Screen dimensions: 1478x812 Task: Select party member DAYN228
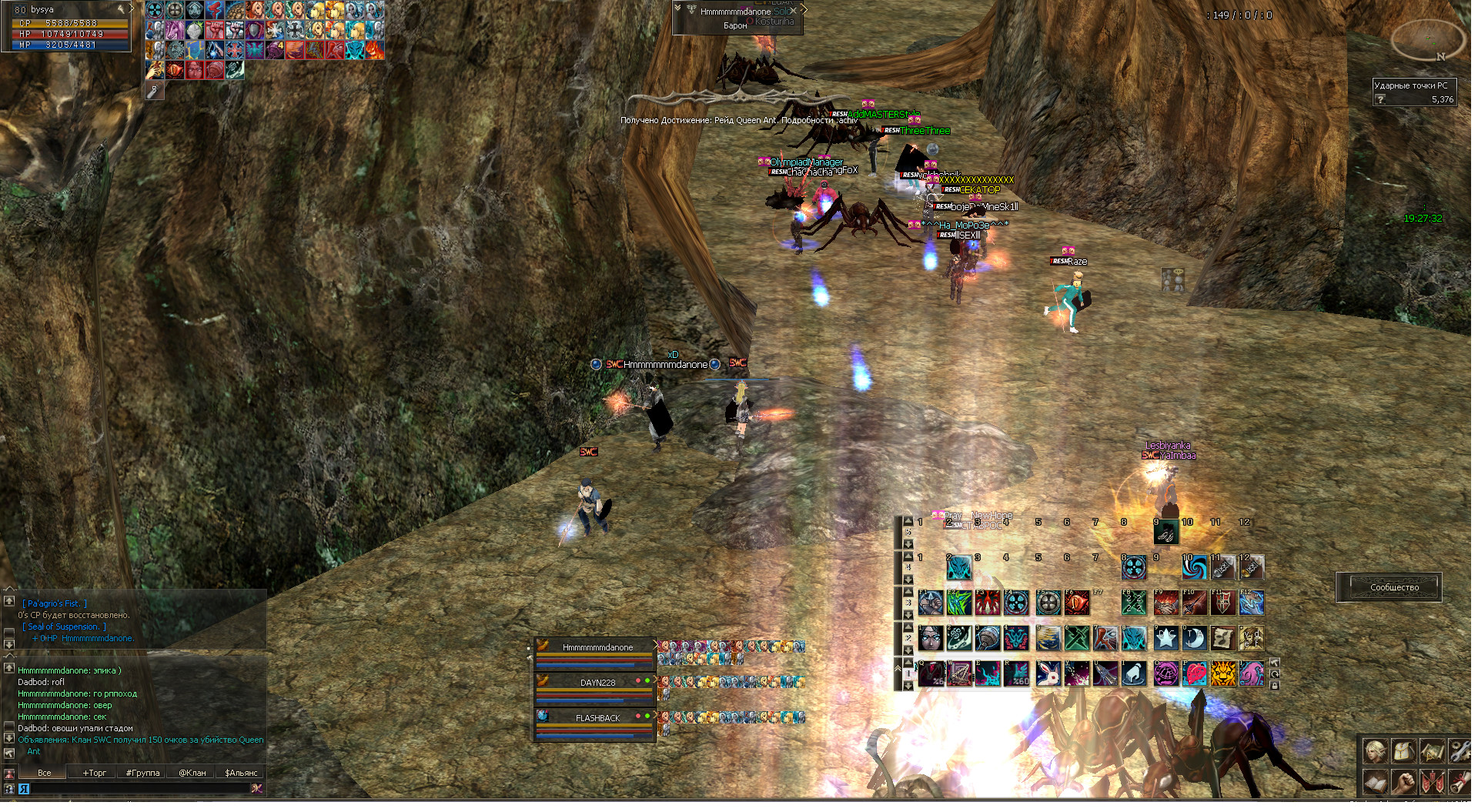(597, 683)
